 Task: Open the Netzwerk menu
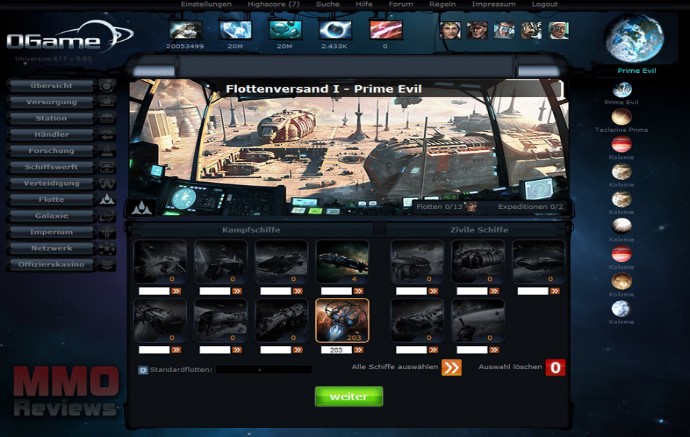click(52, 249)
